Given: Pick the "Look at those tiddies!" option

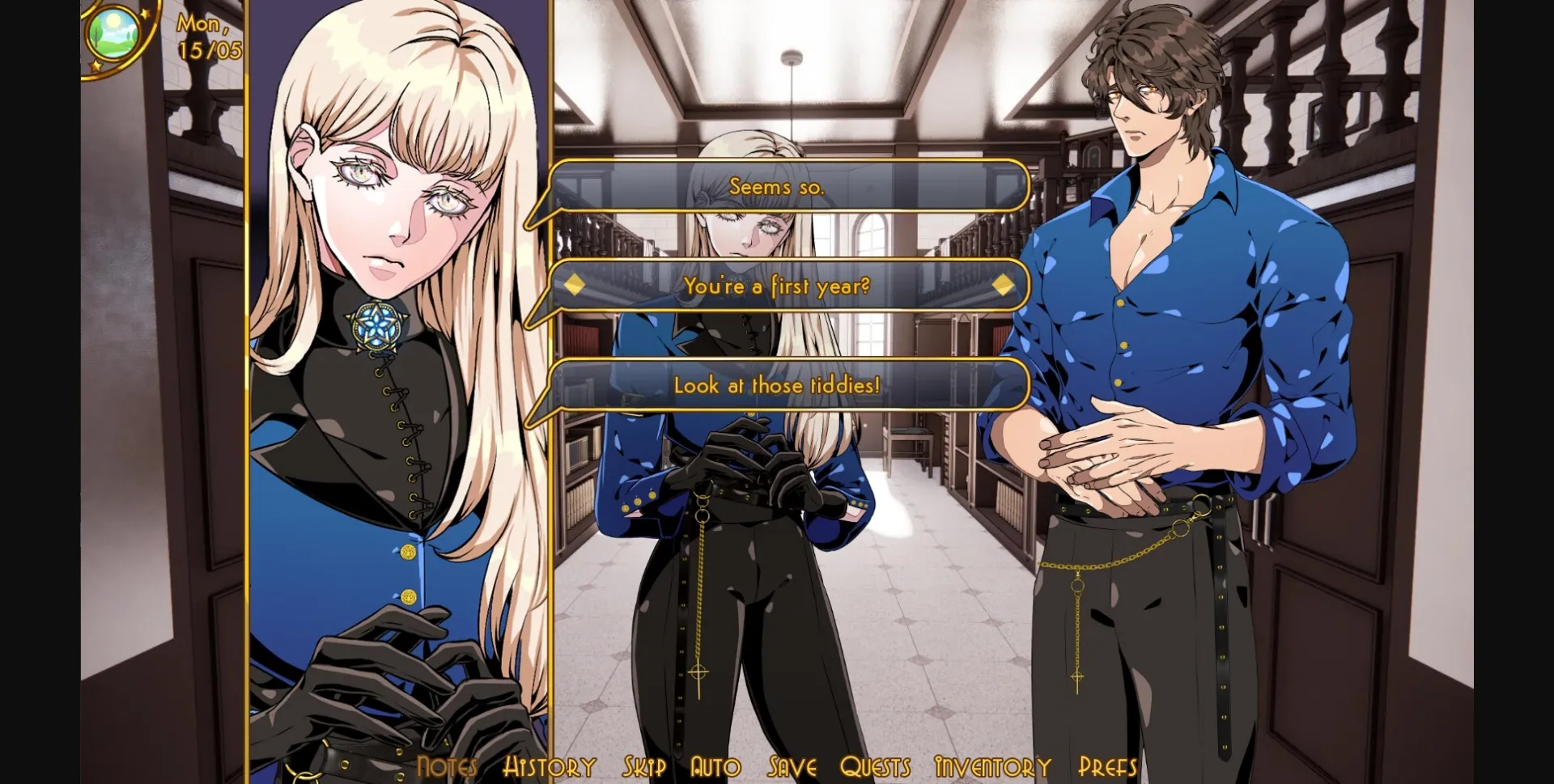Looking at the screenshot, I should pyautogui.click(x=777, y=385).
